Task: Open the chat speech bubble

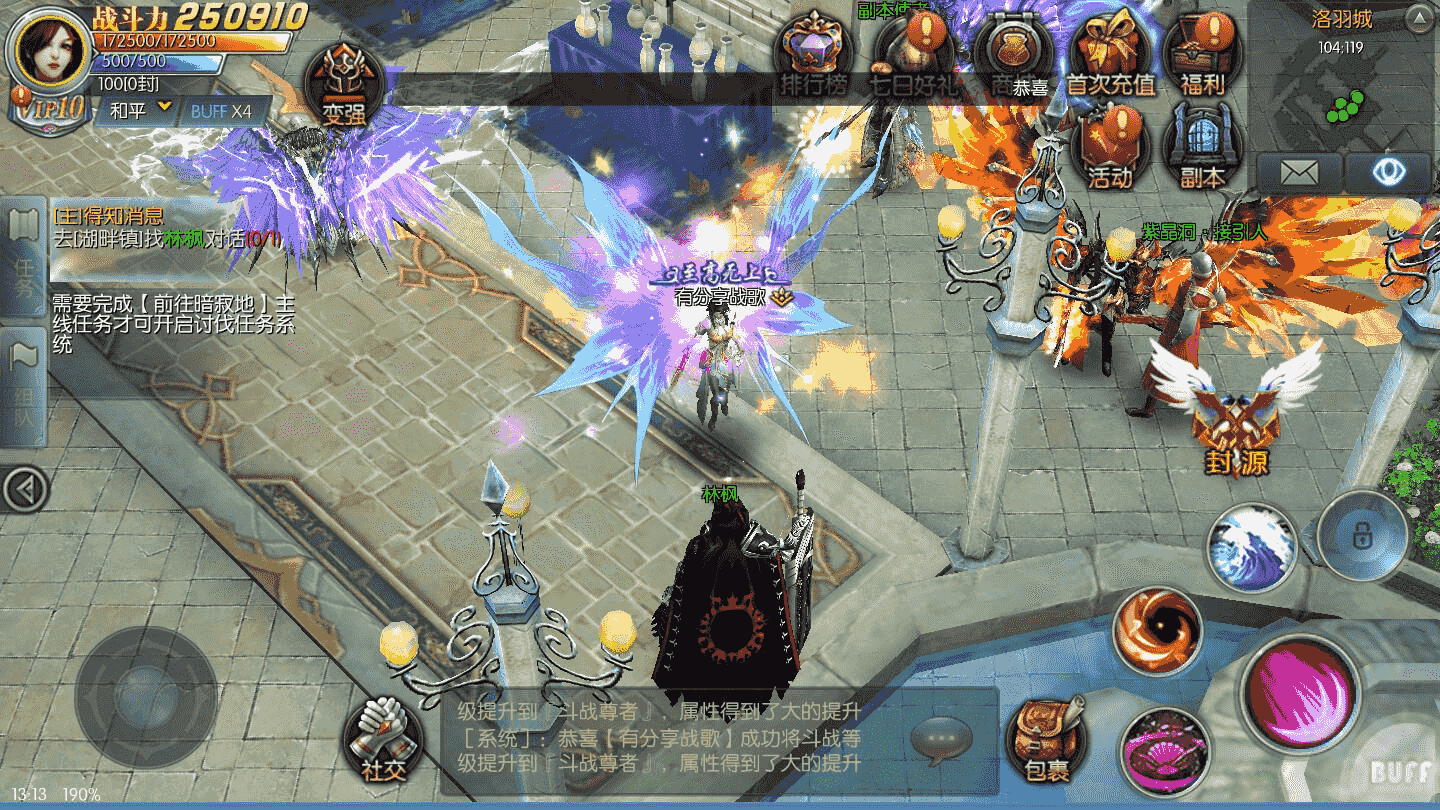Action: tap(940, 740)
